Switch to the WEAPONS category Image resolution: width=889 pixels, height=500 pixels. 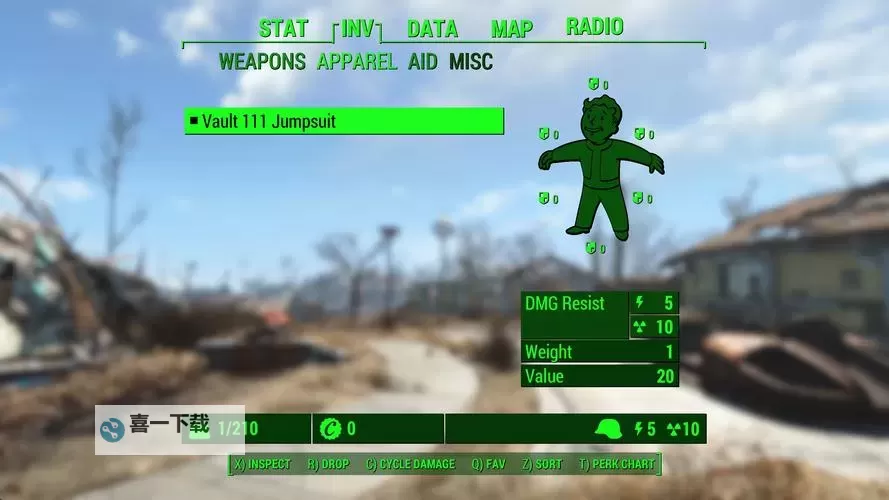point(262,62)
